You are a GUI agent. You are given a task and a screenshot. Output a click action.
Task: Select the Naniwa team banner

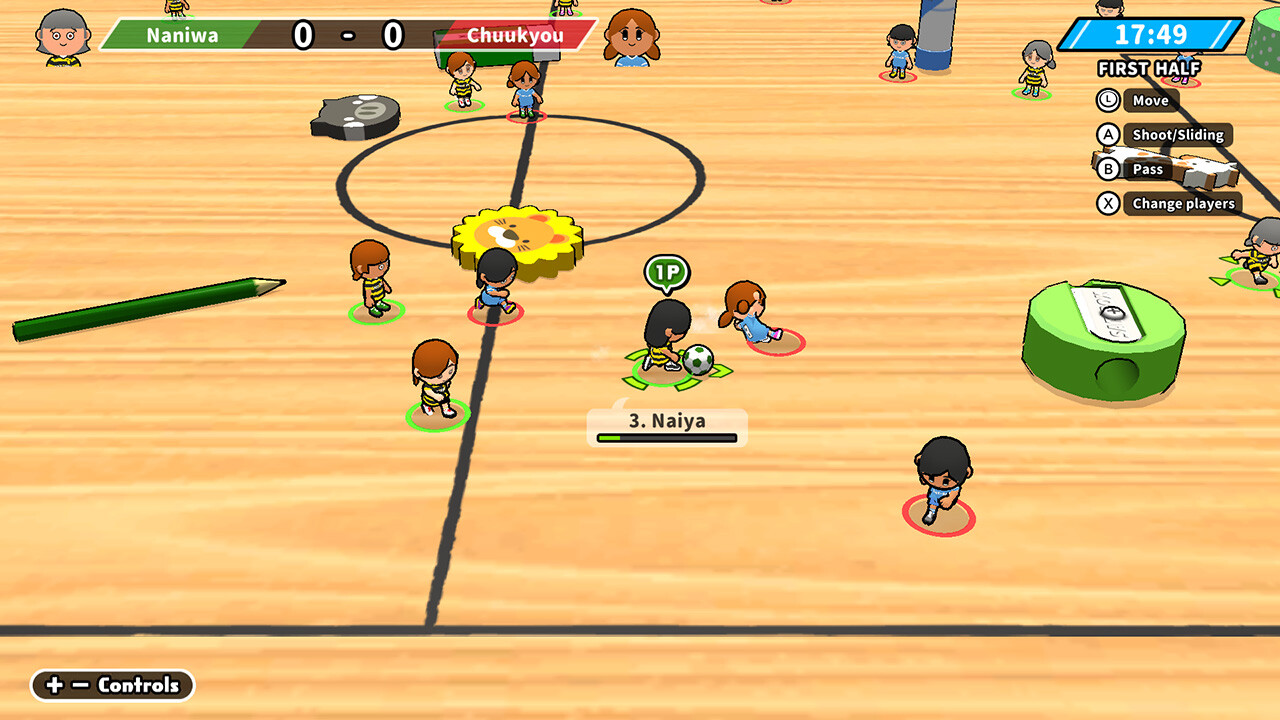(x=185, y=35)
